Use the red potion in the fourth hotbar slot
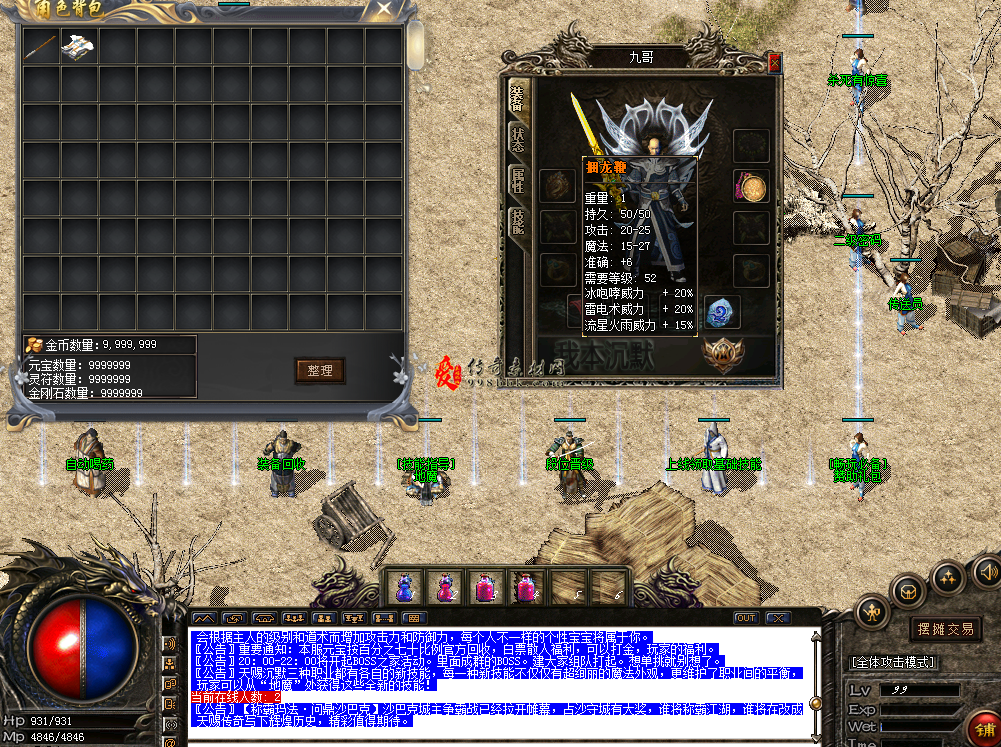 point(525,587)
